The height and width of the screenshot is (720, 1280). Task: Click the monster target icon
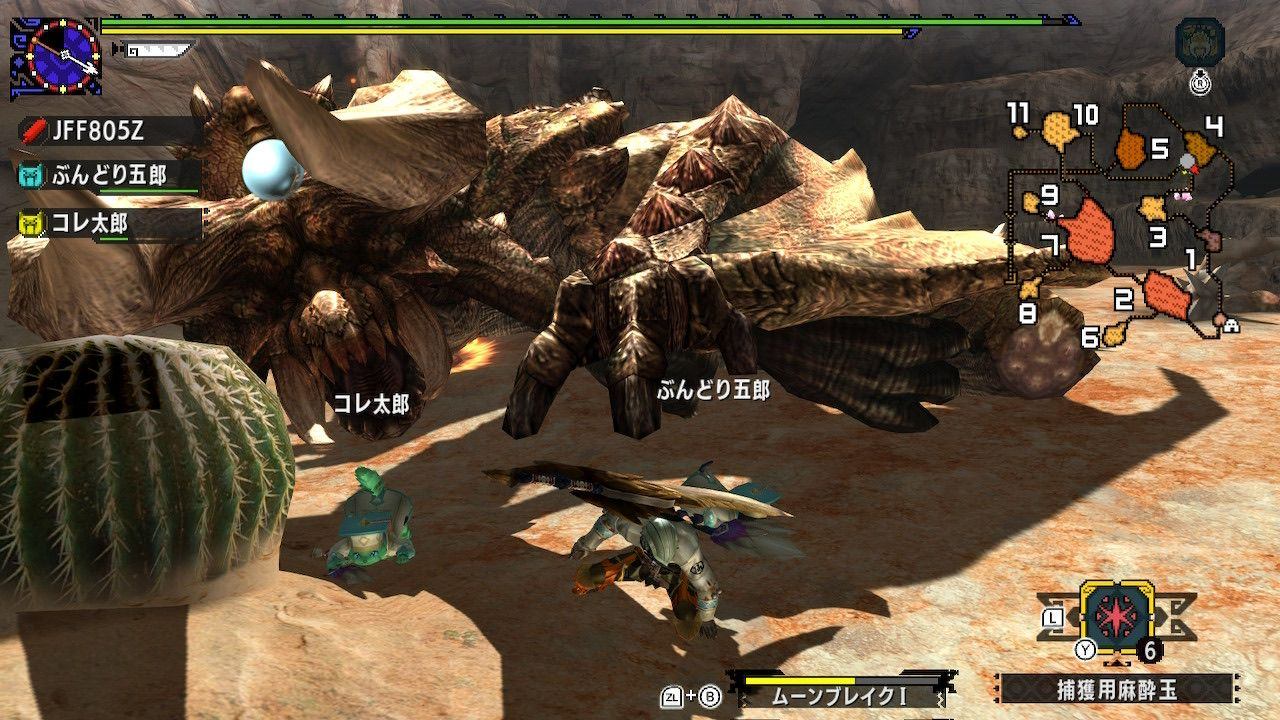1200,42
